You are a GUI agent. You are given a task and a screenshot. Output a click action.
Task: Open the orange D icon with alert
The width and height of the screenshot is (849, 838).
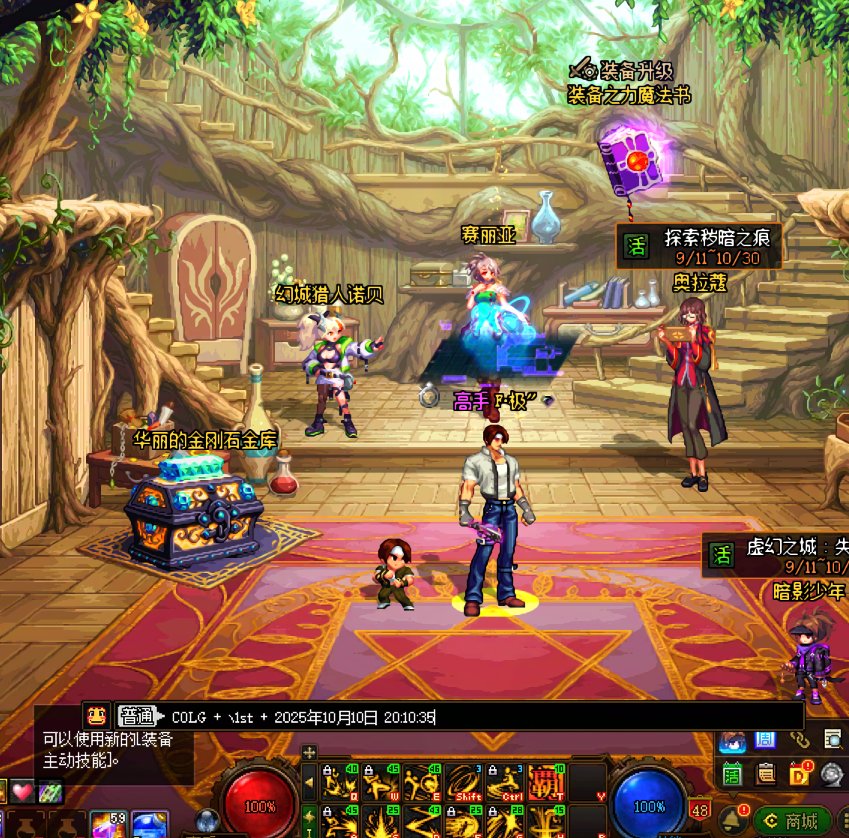[x=800, y=773]
